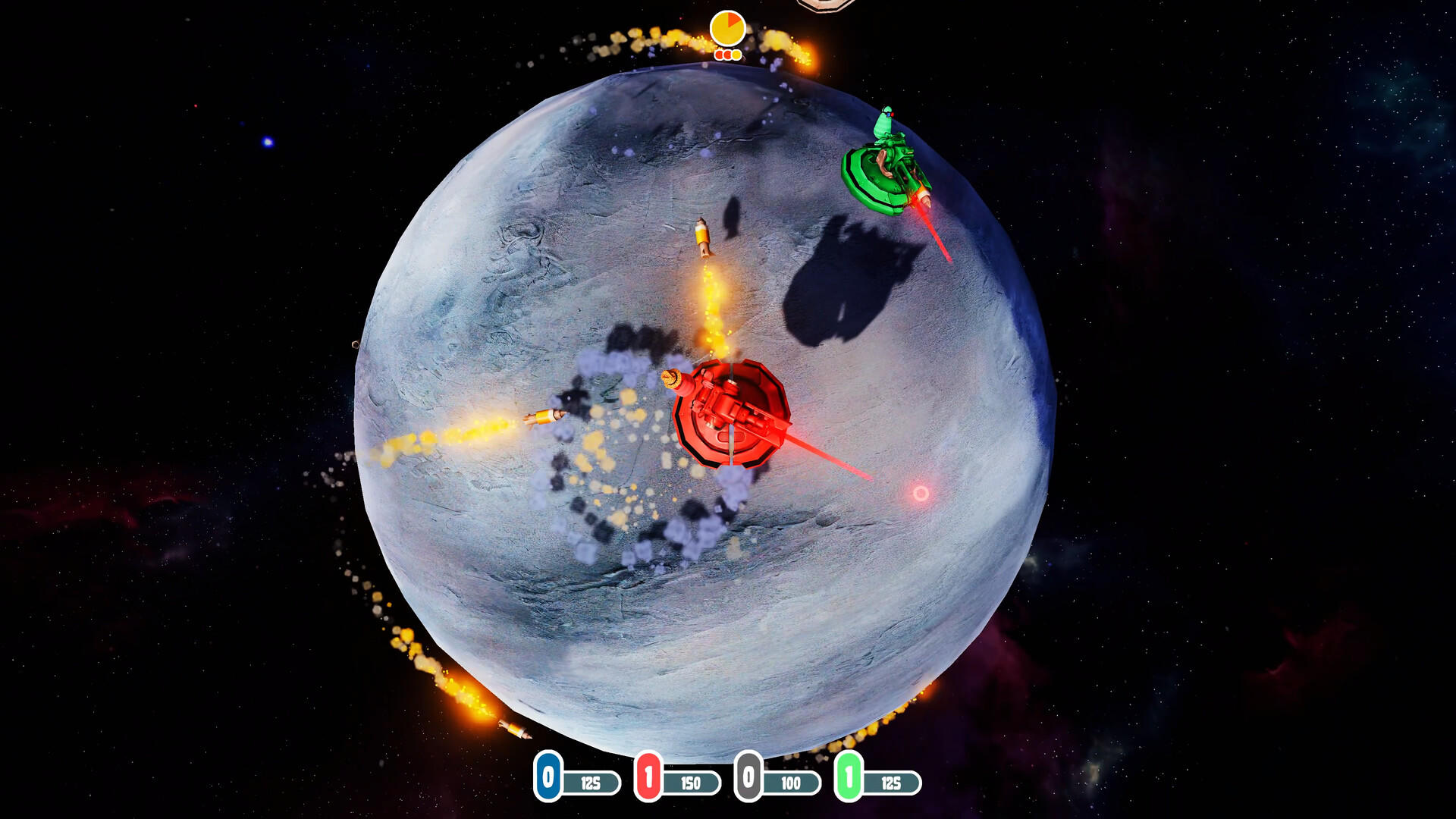Toggle the yellow ammo dot under the timer
1456x819 pixels.
[x=736, y=55]
